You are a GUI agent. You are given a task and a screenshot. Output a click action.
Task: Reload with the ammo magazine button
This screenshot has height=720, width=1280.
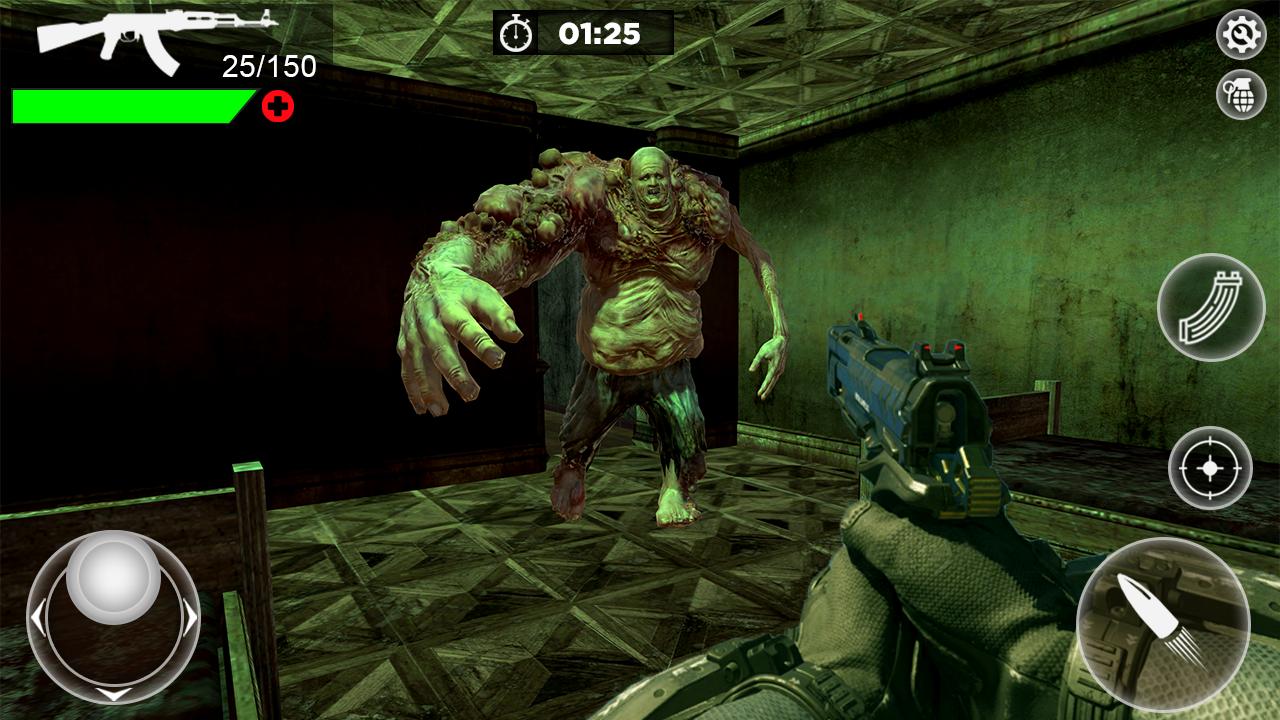pos(1211,307)
